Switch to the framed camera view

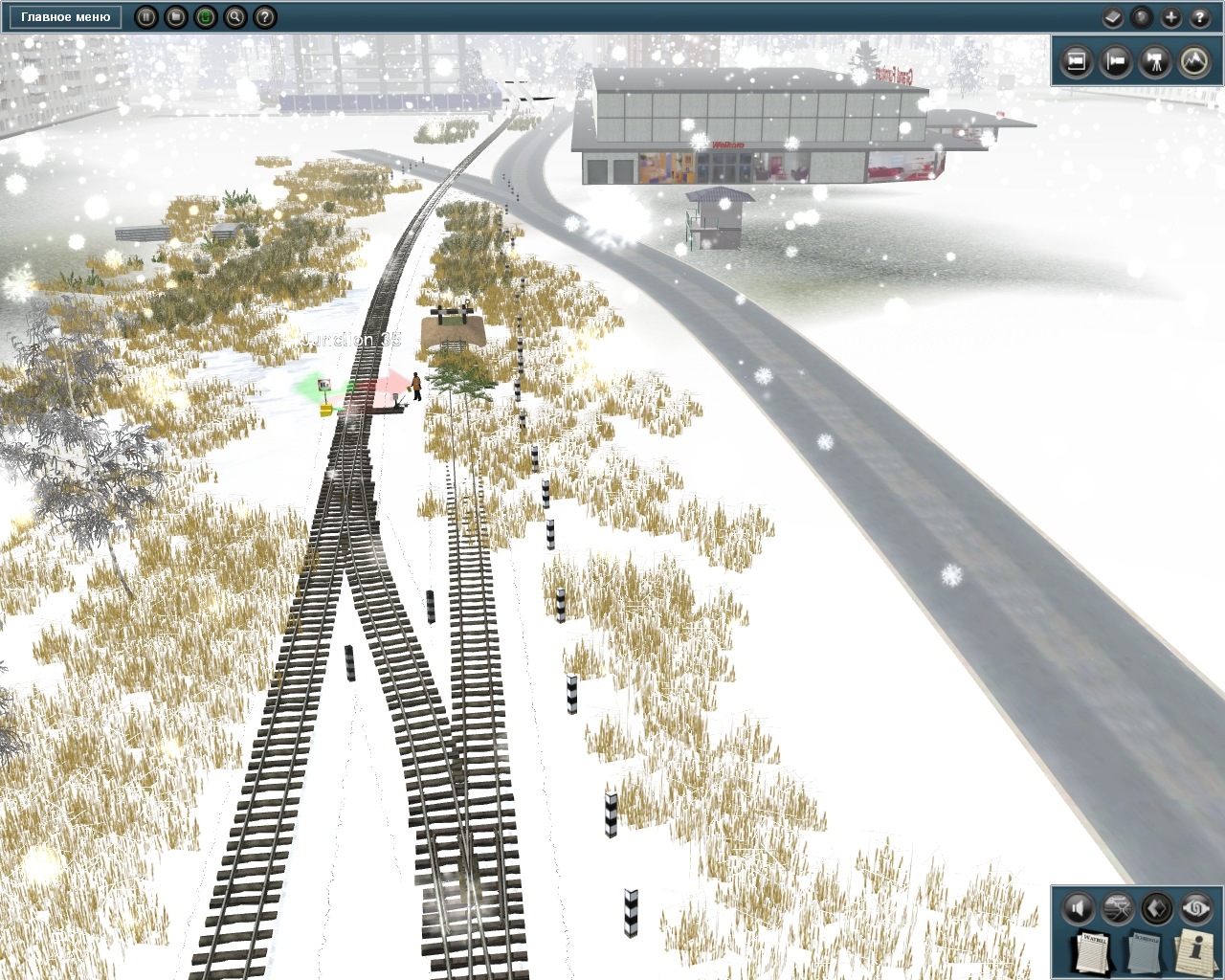[x=1077, y=62]
